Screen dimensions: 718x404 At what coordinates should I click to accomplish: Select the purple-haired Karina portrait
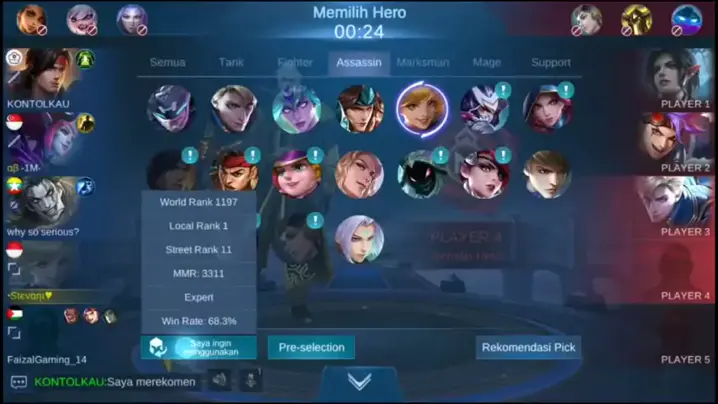click(x=297, y=109)
